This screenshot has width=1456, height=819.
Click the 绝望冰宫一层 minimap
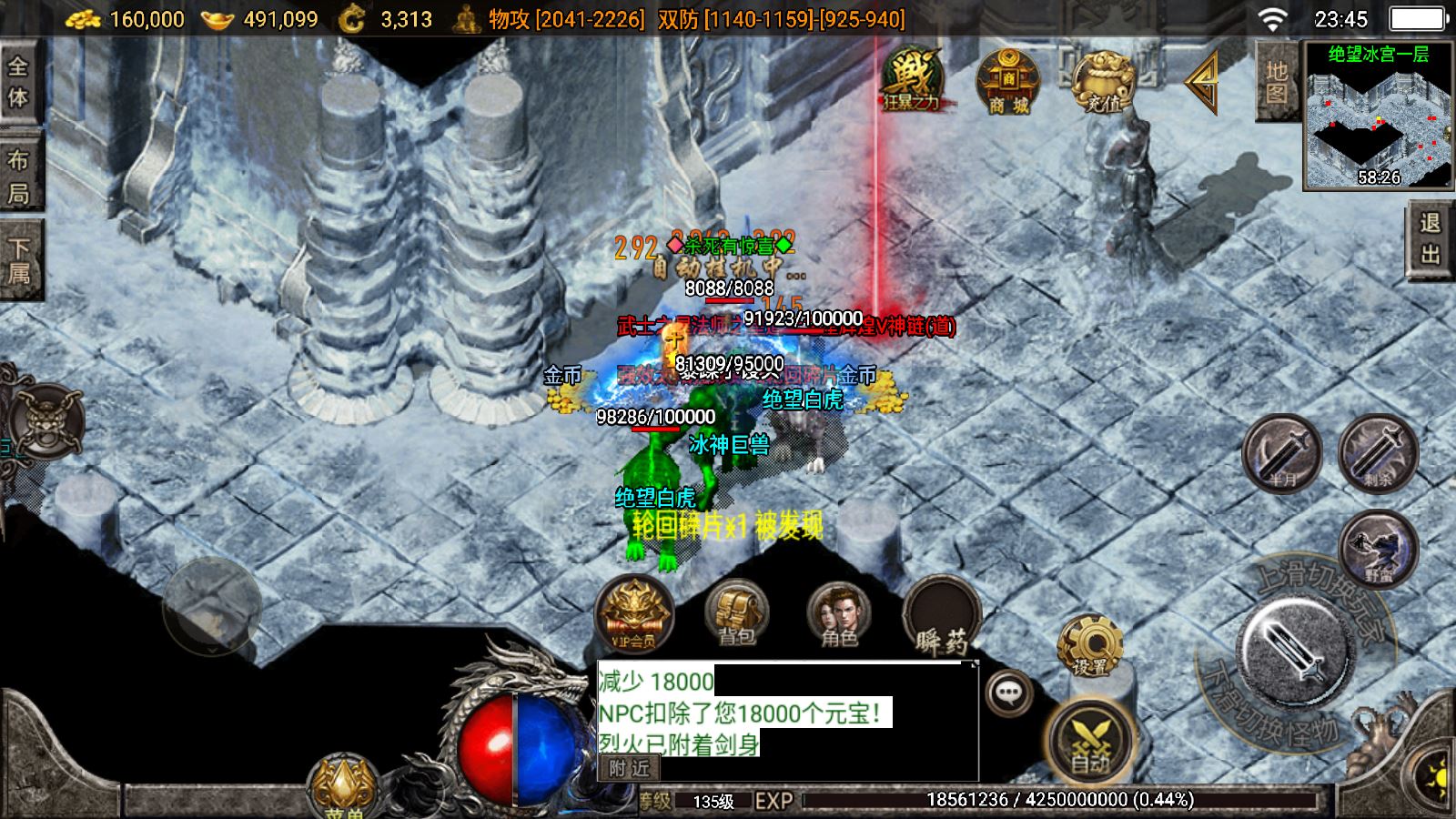pyautogui.click(x=1378, y=116)
